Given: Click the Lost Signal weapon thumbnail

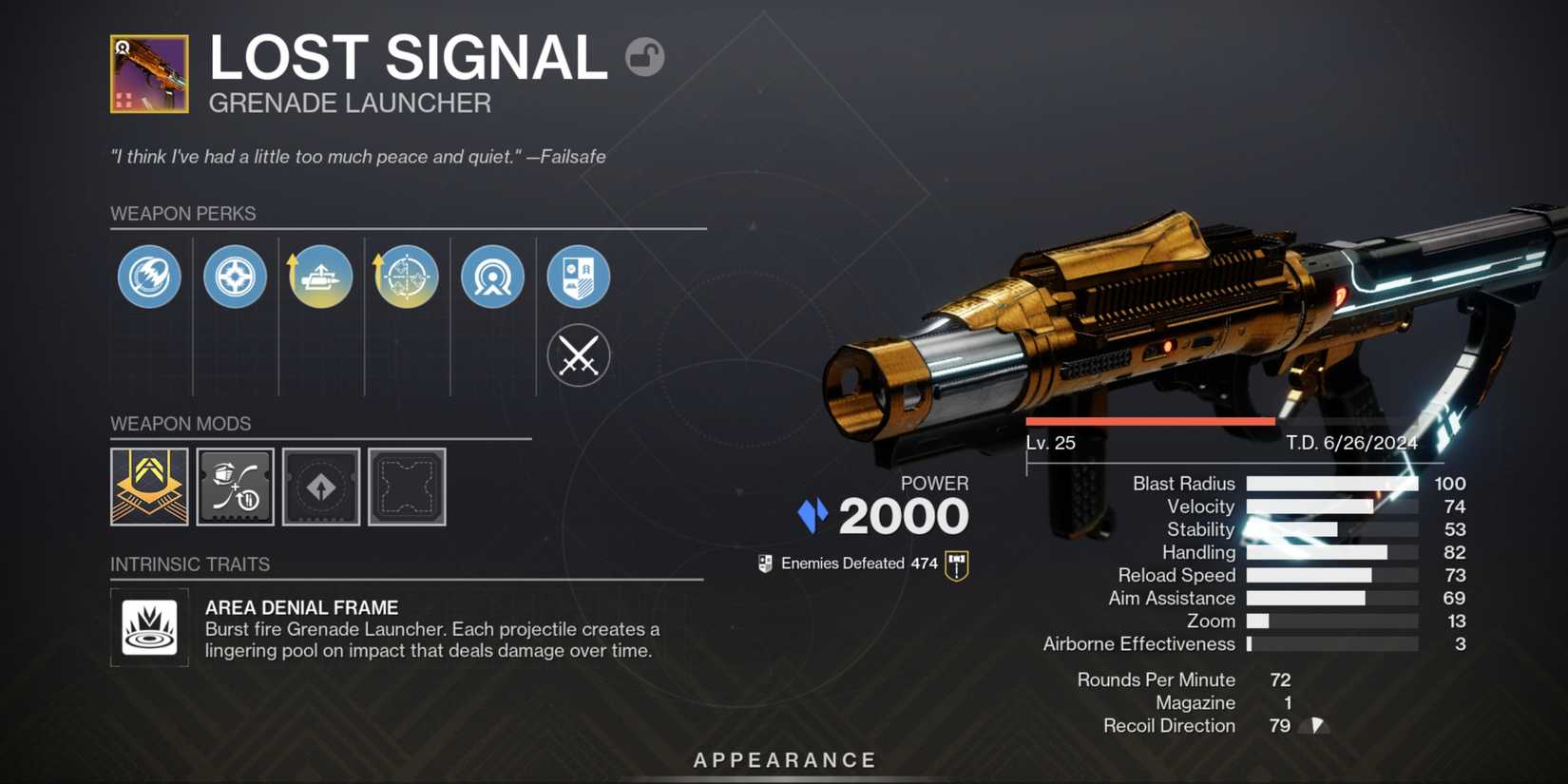Looking at the screenshot, I should tap(149, 73).
